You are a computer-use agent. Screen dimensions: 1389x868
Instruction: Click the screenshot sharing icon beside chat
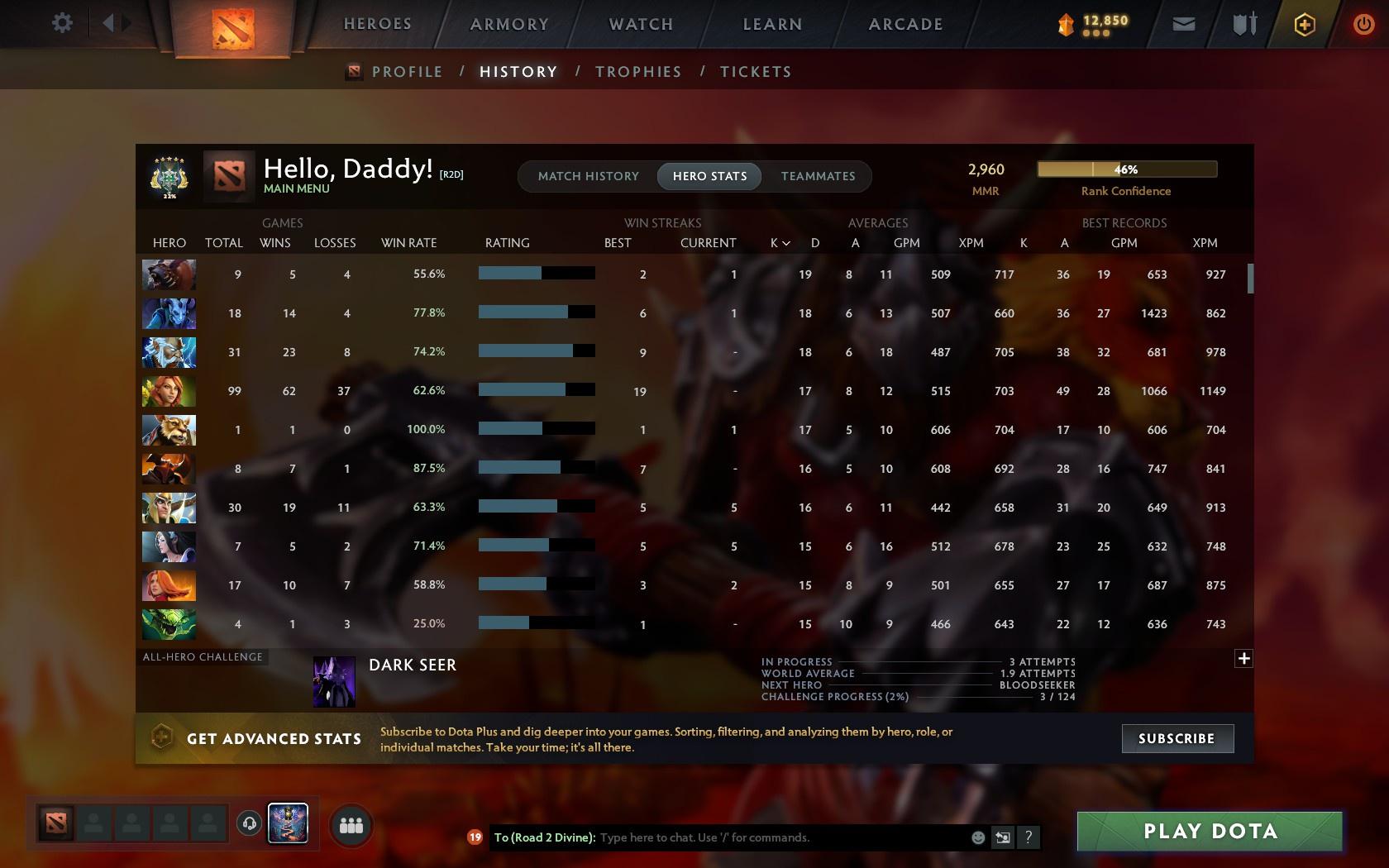1002,837
